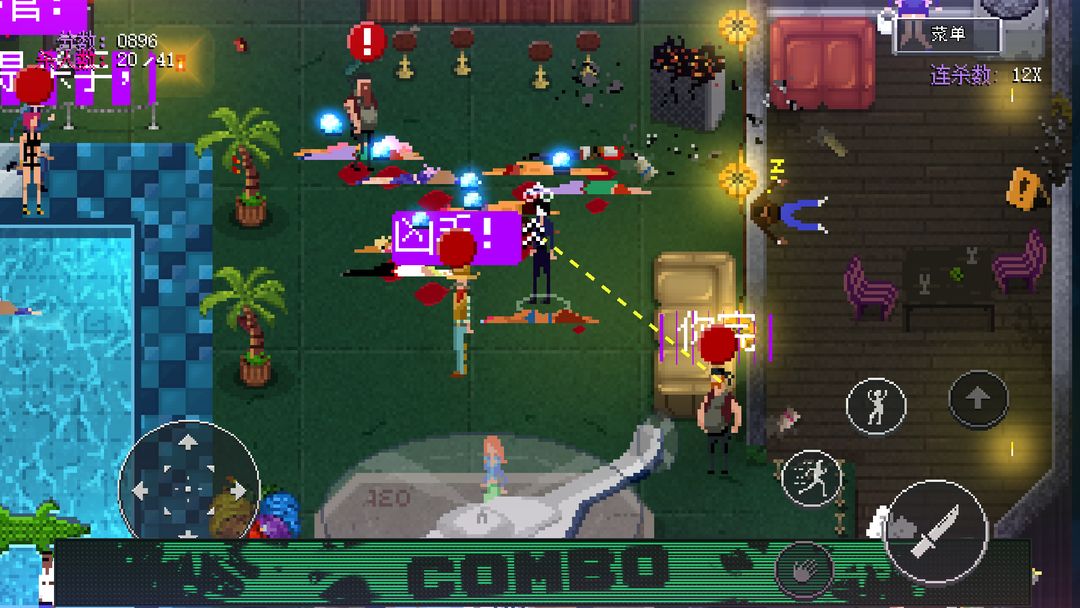1080x608 pixels.
Task: Tap the hand interact button
Action: [805, 569]
